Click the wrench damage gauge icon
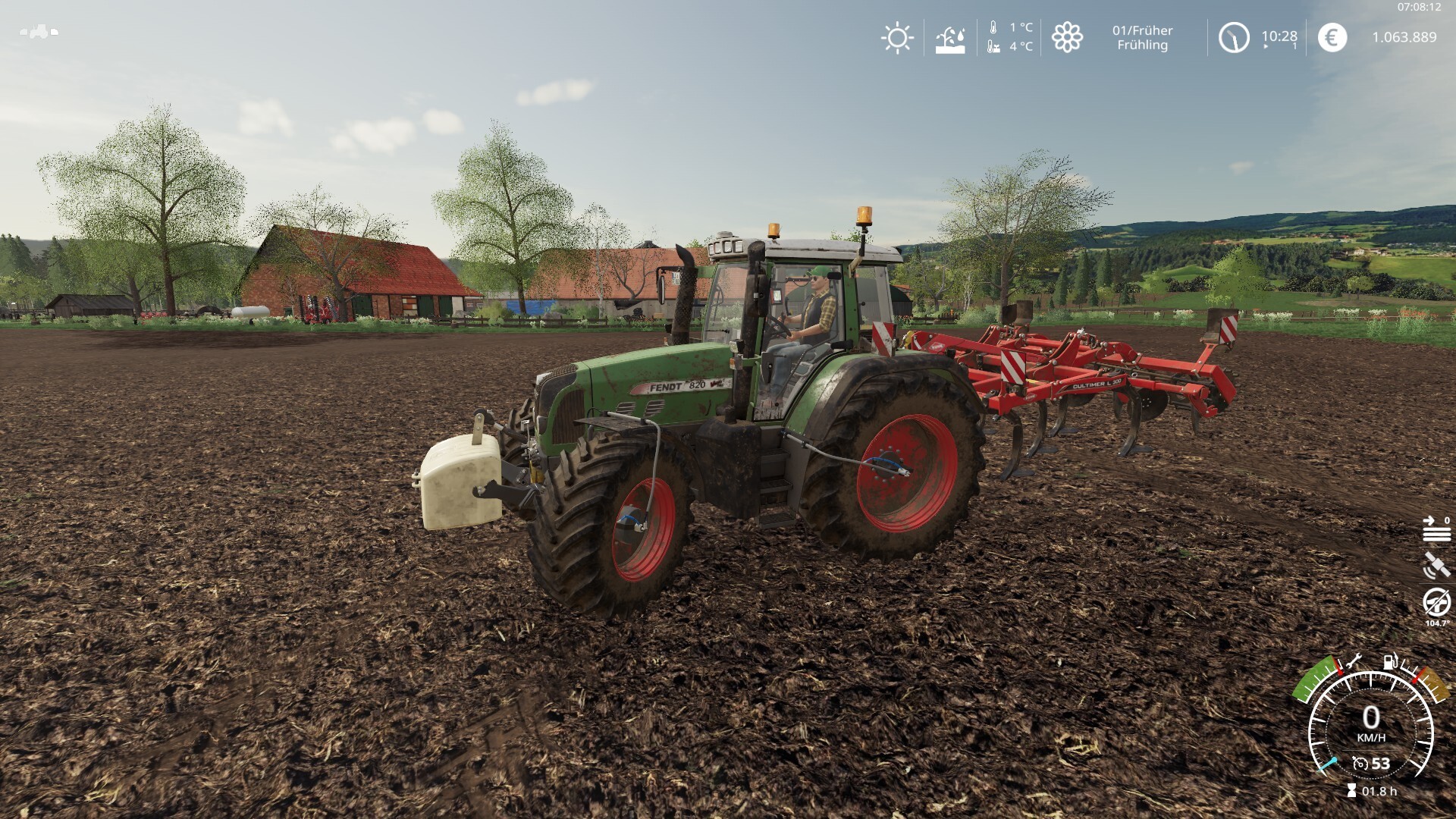Screen dimensions: 1456x819 point(1354,661)
